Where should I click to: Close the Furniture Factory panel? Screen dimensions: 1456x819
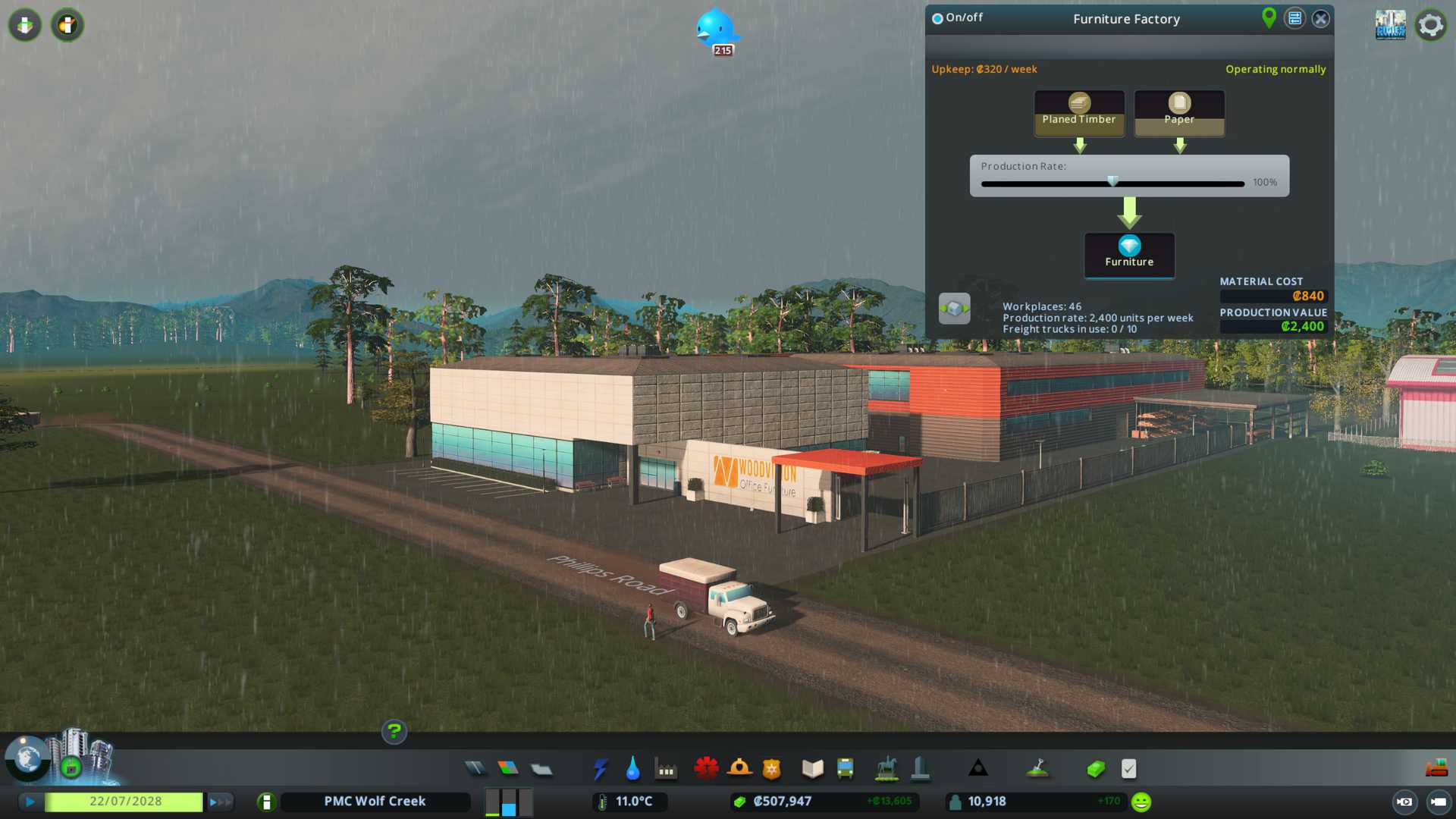(1320, 19)
